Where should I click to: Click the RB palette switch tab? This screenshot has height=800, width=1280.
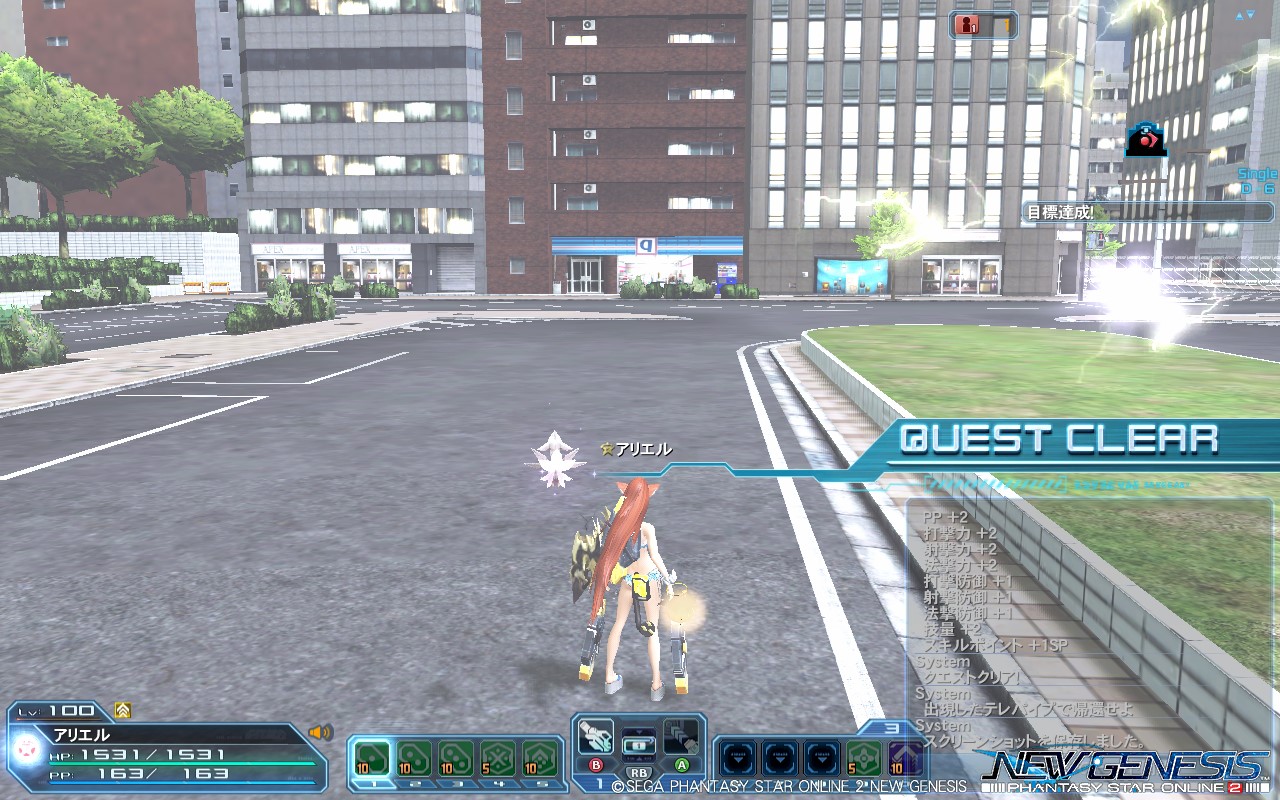tap(640, 772)
